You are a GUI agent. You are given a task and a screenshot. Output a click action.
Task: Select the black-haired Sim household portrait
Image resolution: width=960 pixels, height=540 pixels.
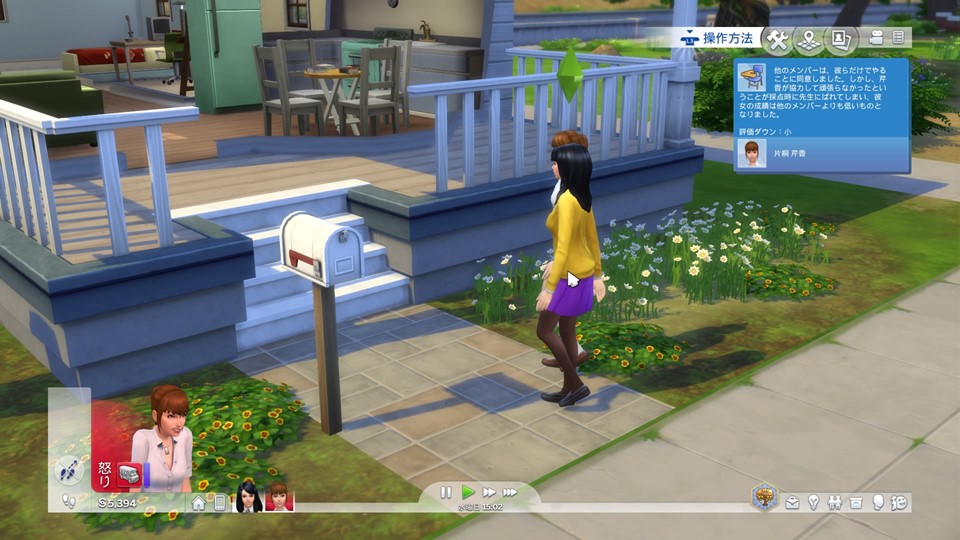pyautogui.click(x=248, y=498)
